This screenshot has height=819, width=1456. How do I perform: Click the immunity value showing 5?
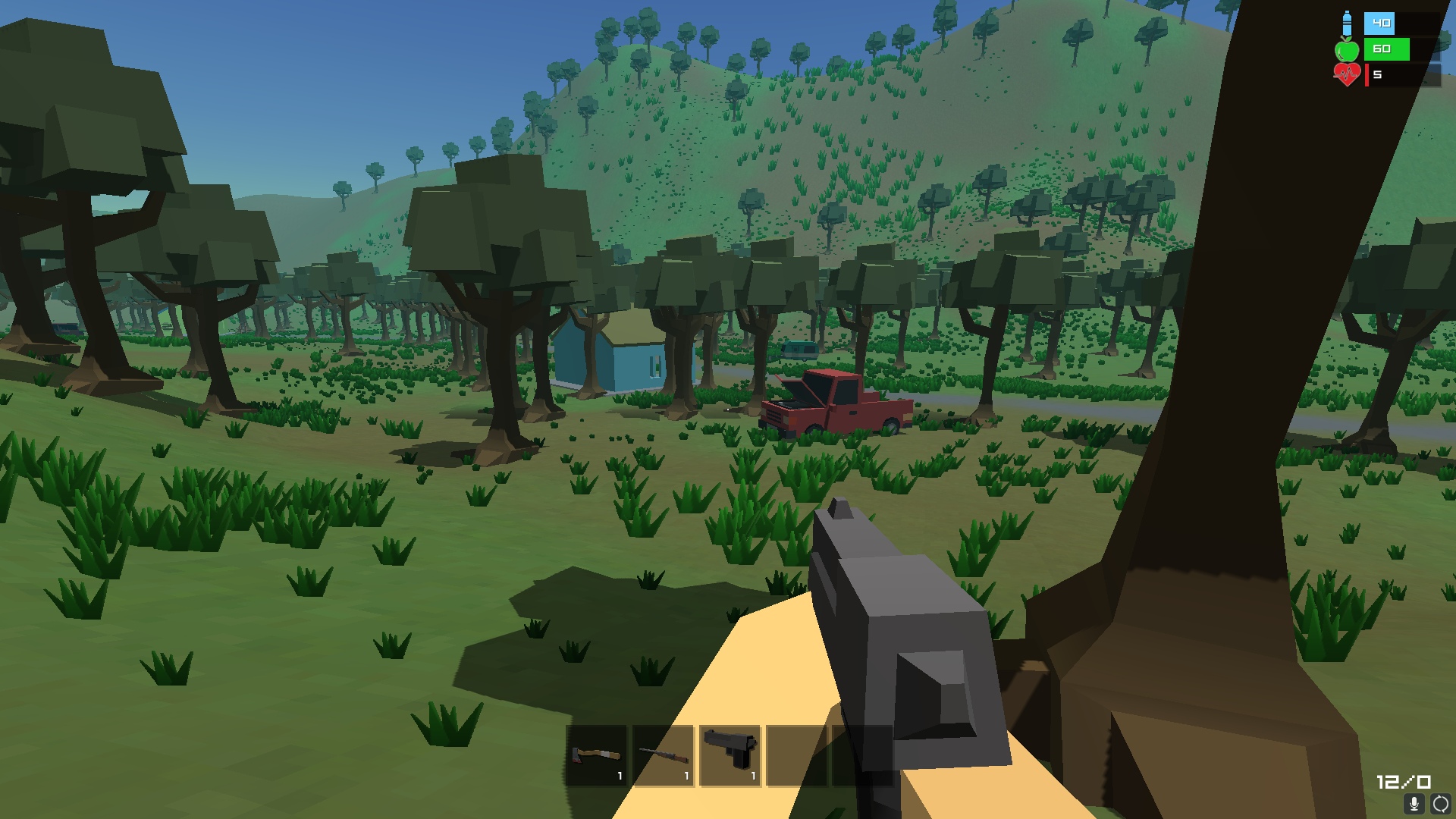[1376, 74]
